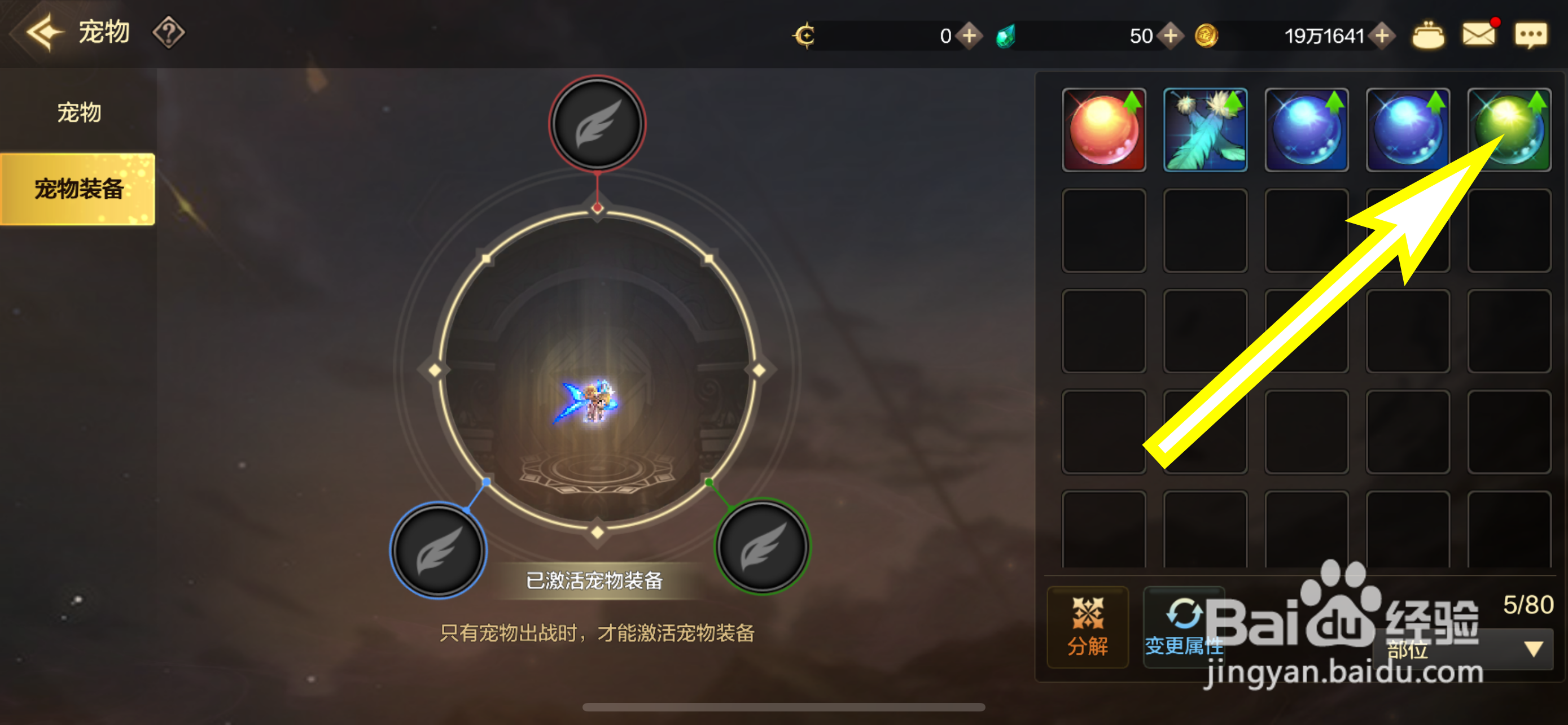
Task: Open the mail inbox with notification
Action: (x=1479, y=34)
